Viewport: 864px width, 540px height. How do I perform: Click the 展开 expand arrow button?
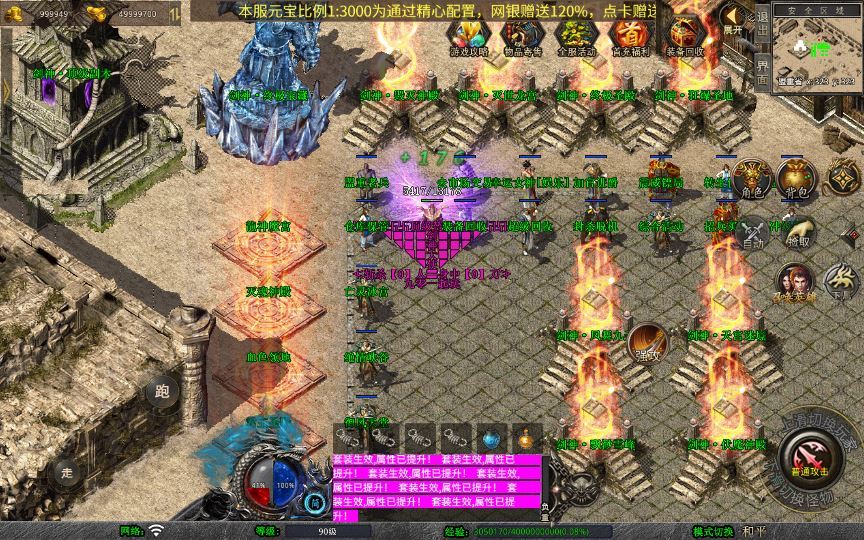[x=734, y=19]
